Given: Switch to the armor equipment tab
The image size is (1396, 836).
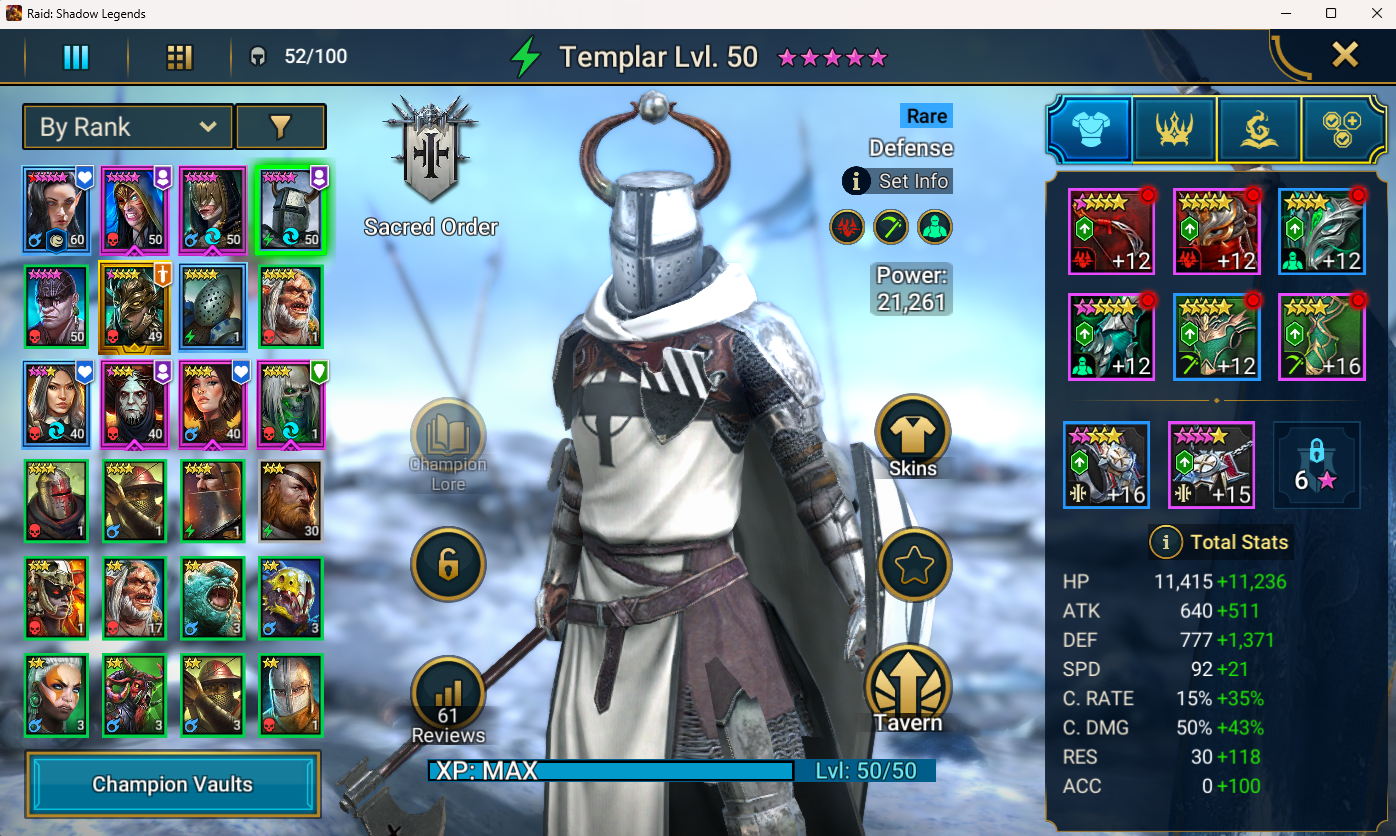Looking at the screenshot, I should (1089, 130).
